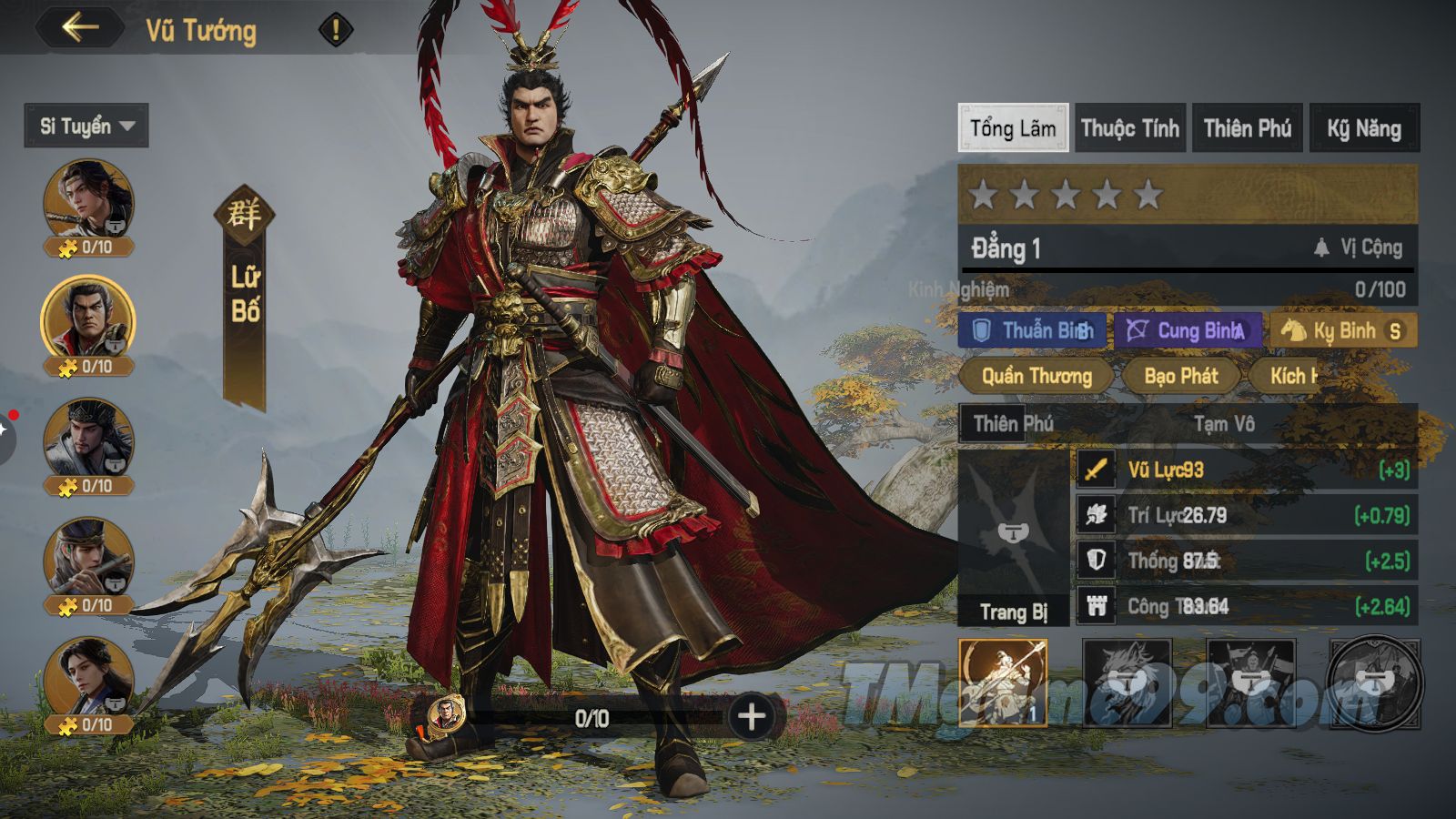View the Vũ Lực stat row
This screenshot has height=819, width=1456.
pos(1245,470)
